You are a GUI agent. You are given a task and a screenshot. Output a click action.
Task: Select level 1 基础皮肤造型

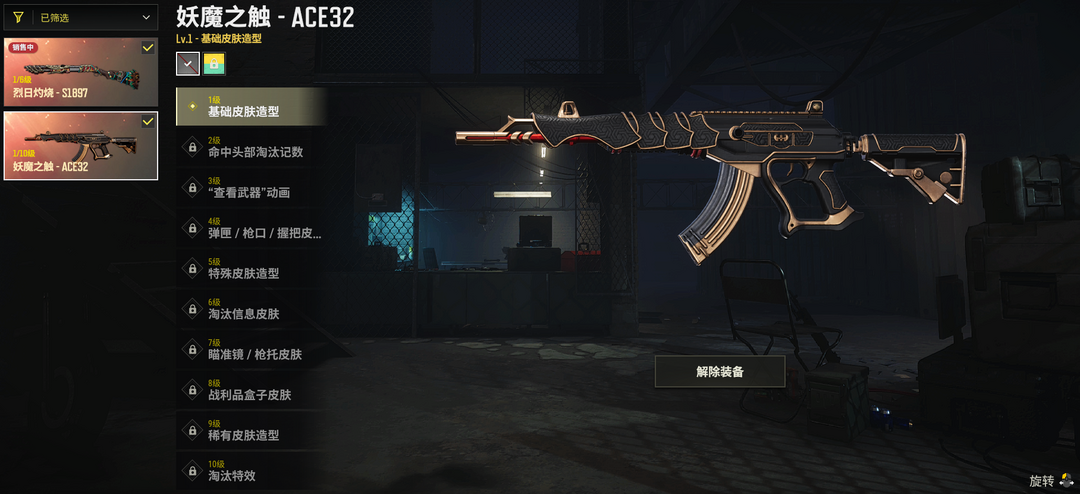pos(251,106)
